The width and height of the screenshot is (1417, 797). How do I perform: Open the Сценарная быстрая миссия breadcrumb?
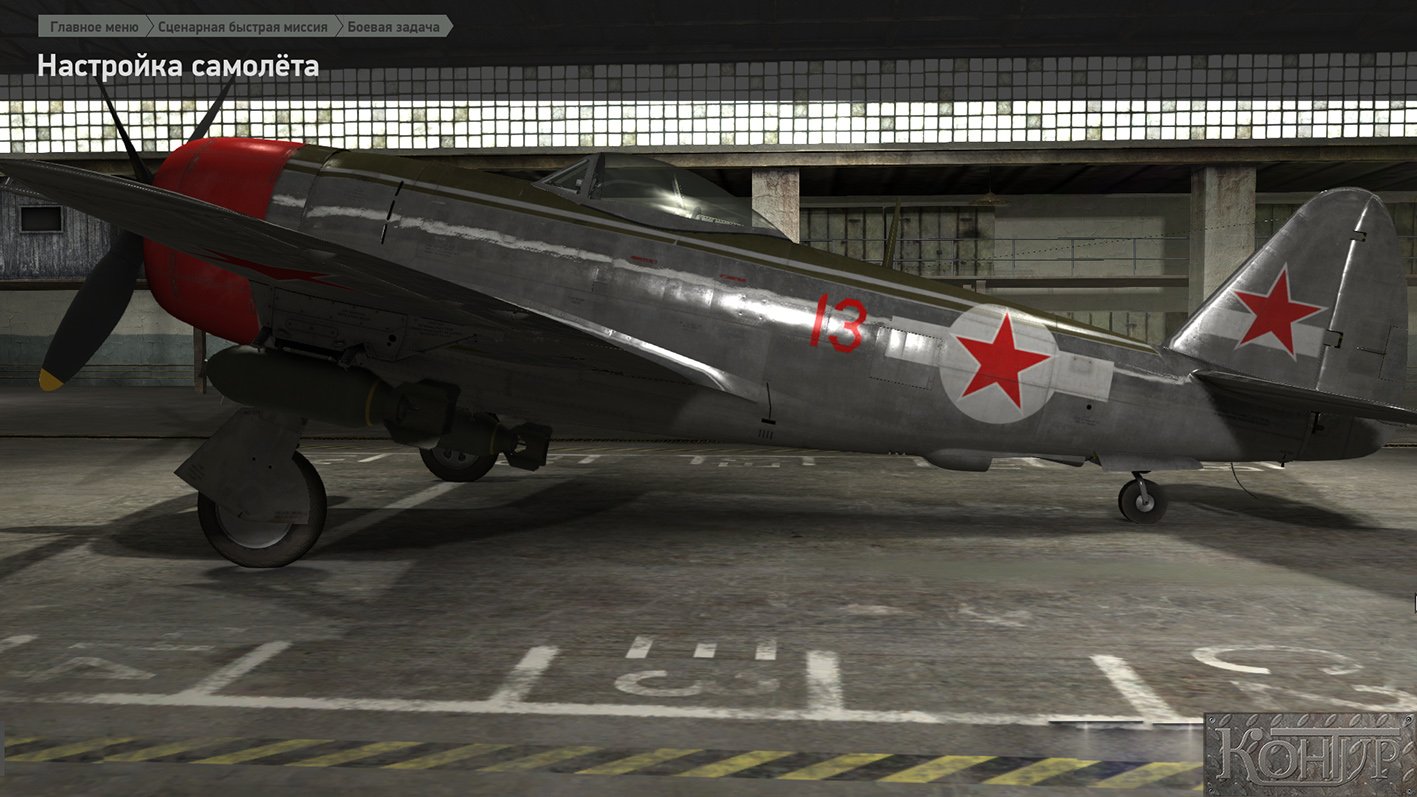click(242, 27)
